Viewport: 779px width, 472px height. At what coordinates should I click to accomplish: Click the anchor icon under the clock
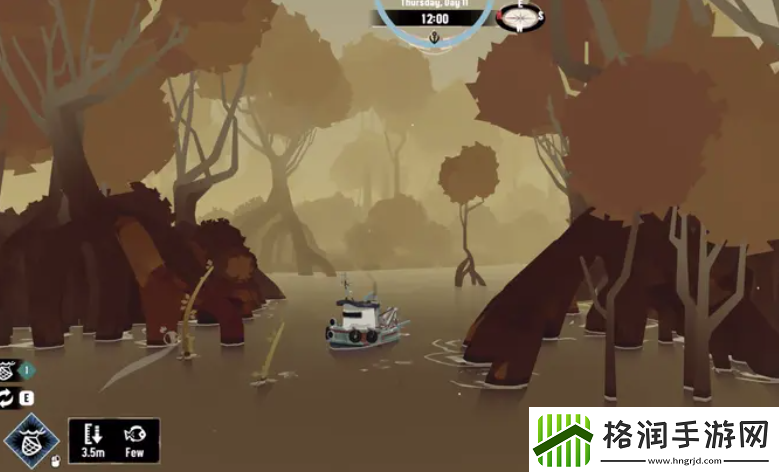point(434,38)
